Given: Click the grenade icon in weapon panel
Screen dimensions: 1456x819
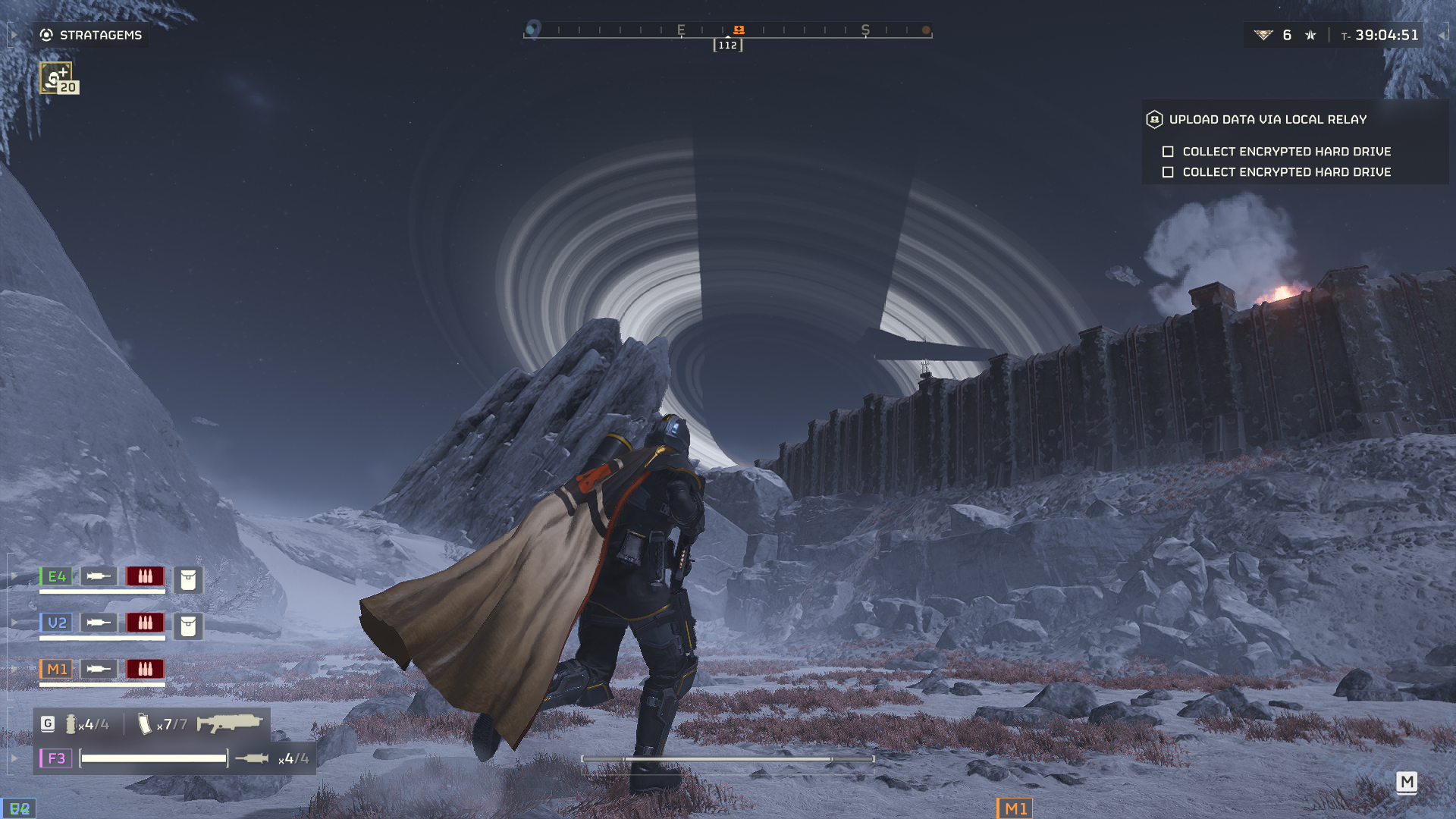Looking at the screenshot, I should point(71,724).
